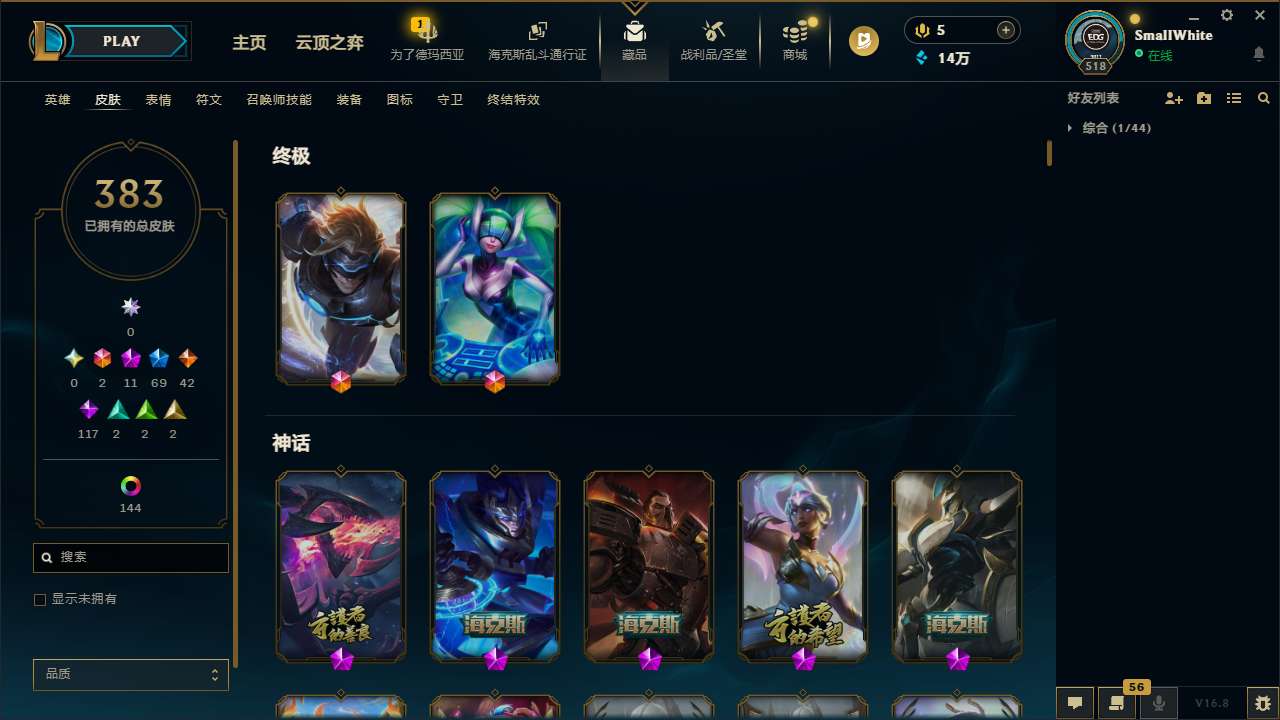Open the 战利品/圣堂 loot icon
Viewport: 1280px width, 720px height.
pos(713,40)
